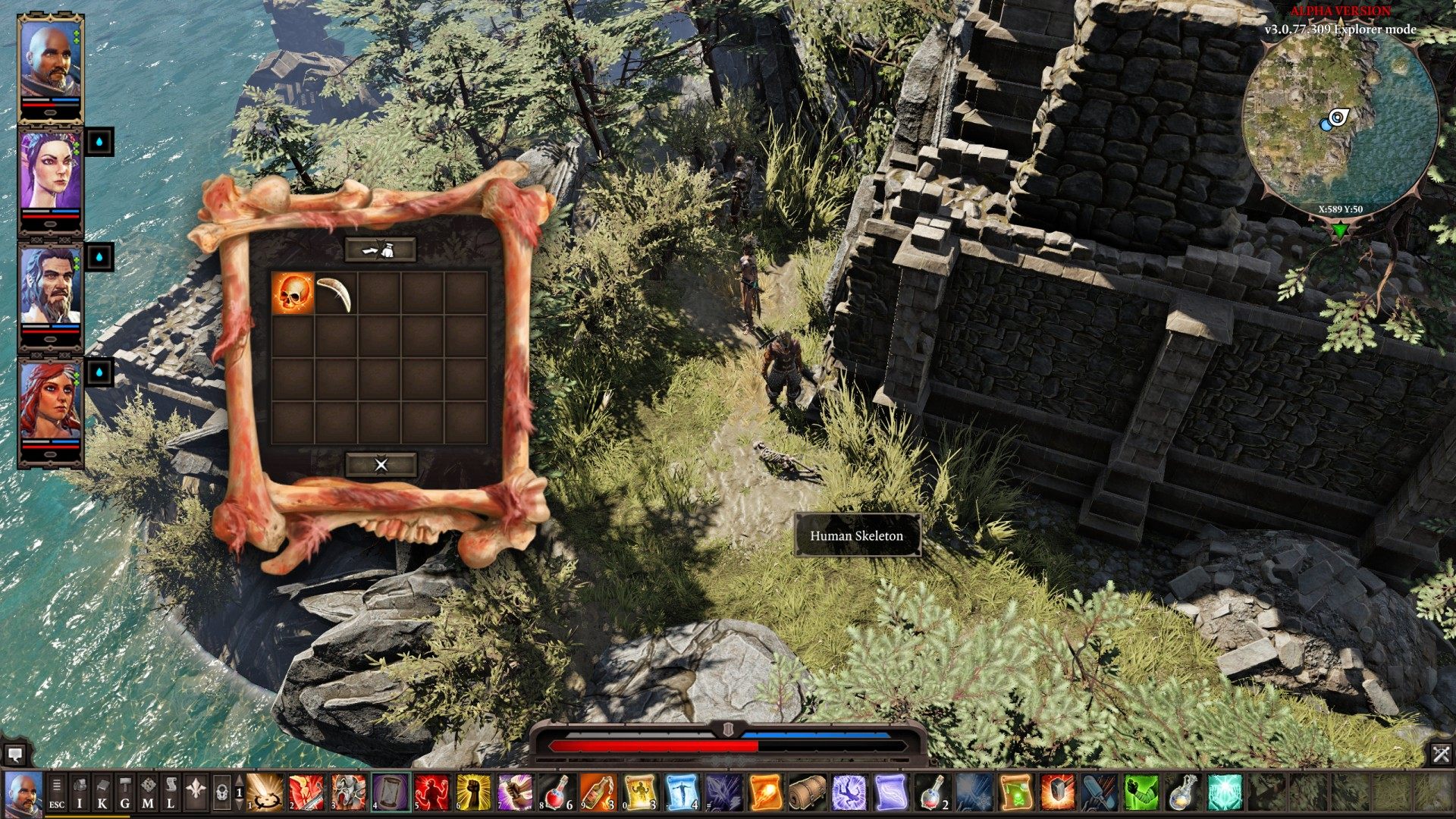The height and width of the screenshot is (819, 1456).
Task: Take the curved tusk item
Action: [335, 293]
